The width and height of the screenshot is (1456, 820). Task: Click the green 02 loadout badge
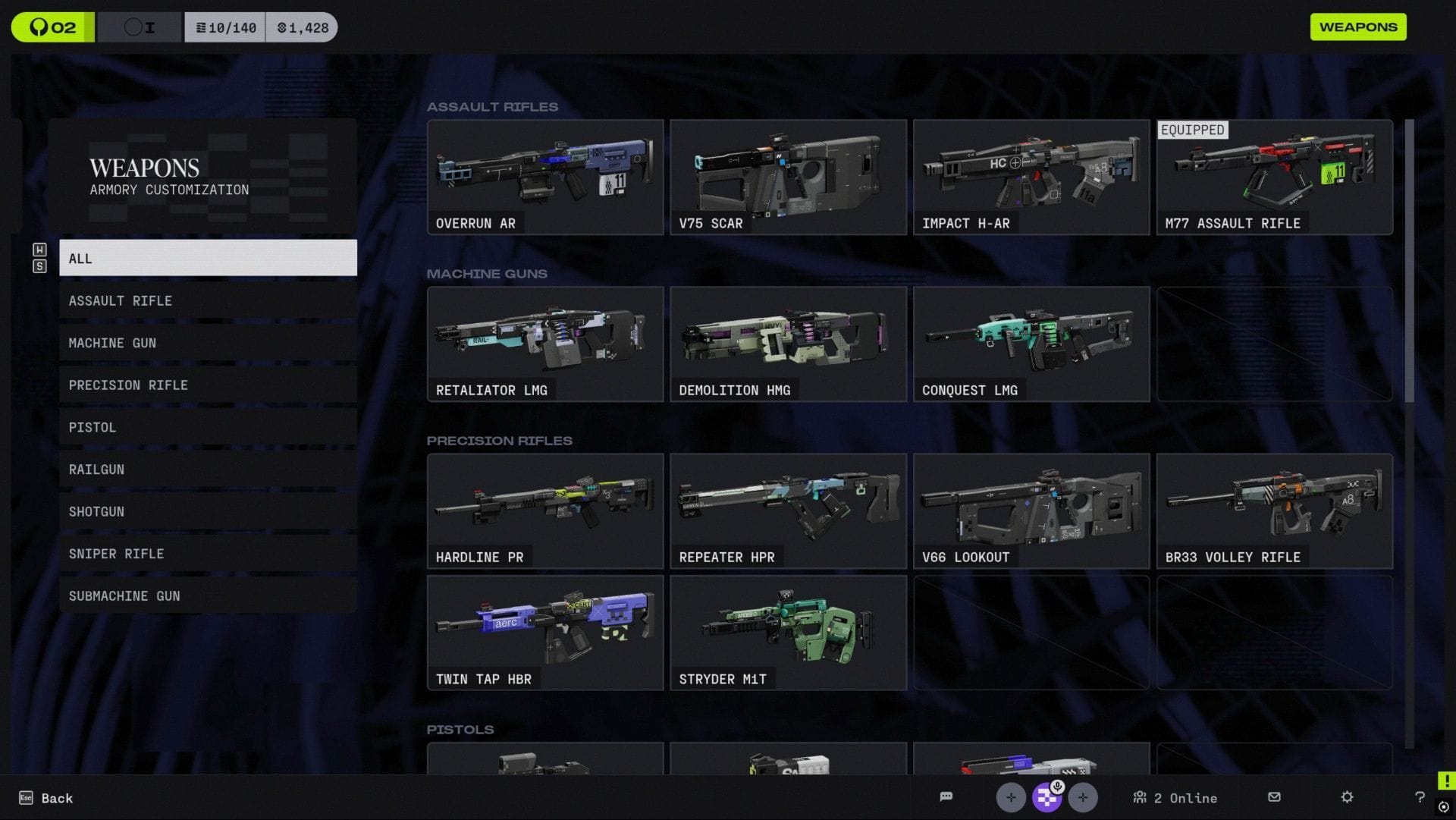52,27
